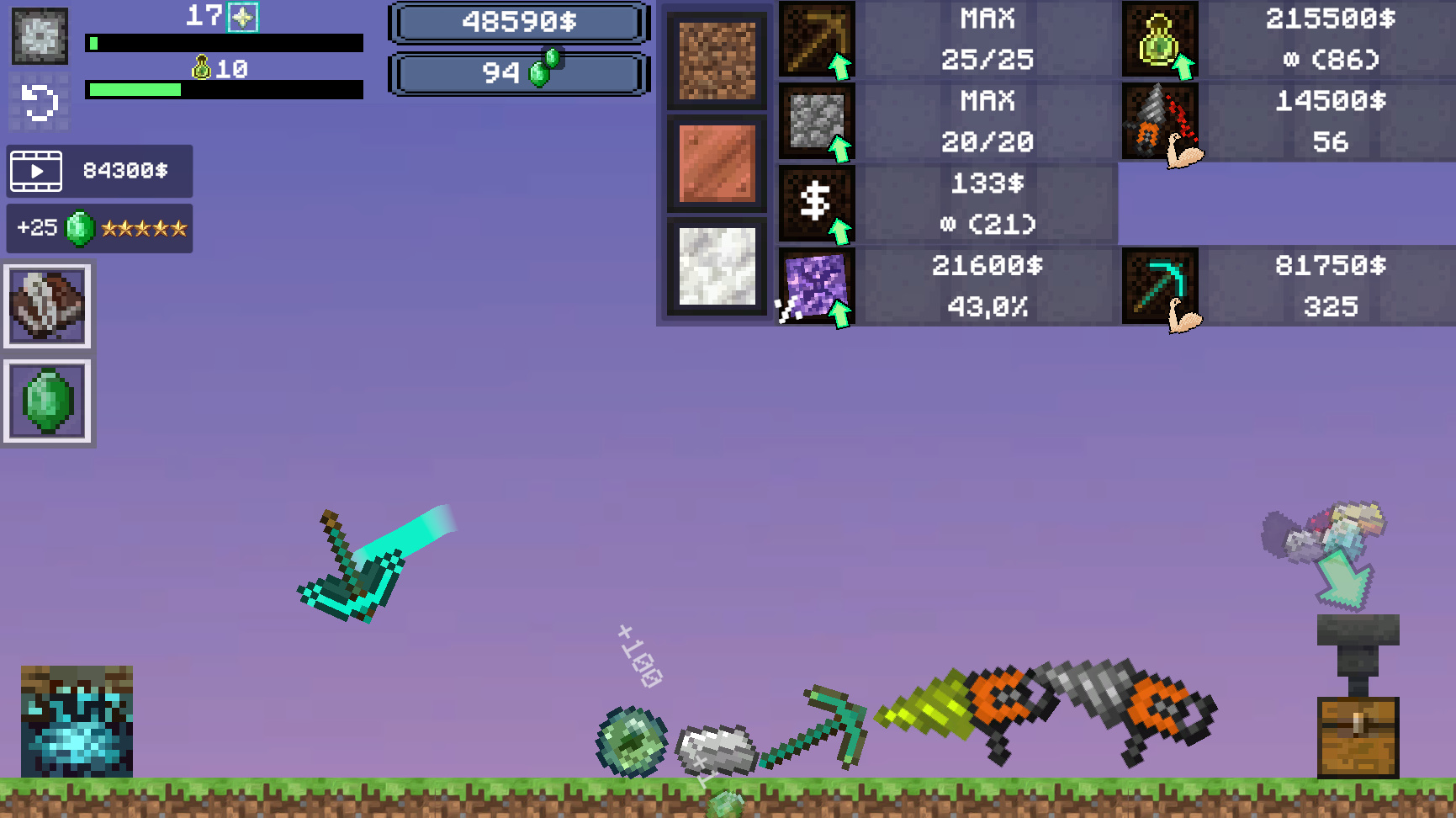Open the crafting book in the left sidebar
The image size is (1456, 818).
(x=47, y=305)
